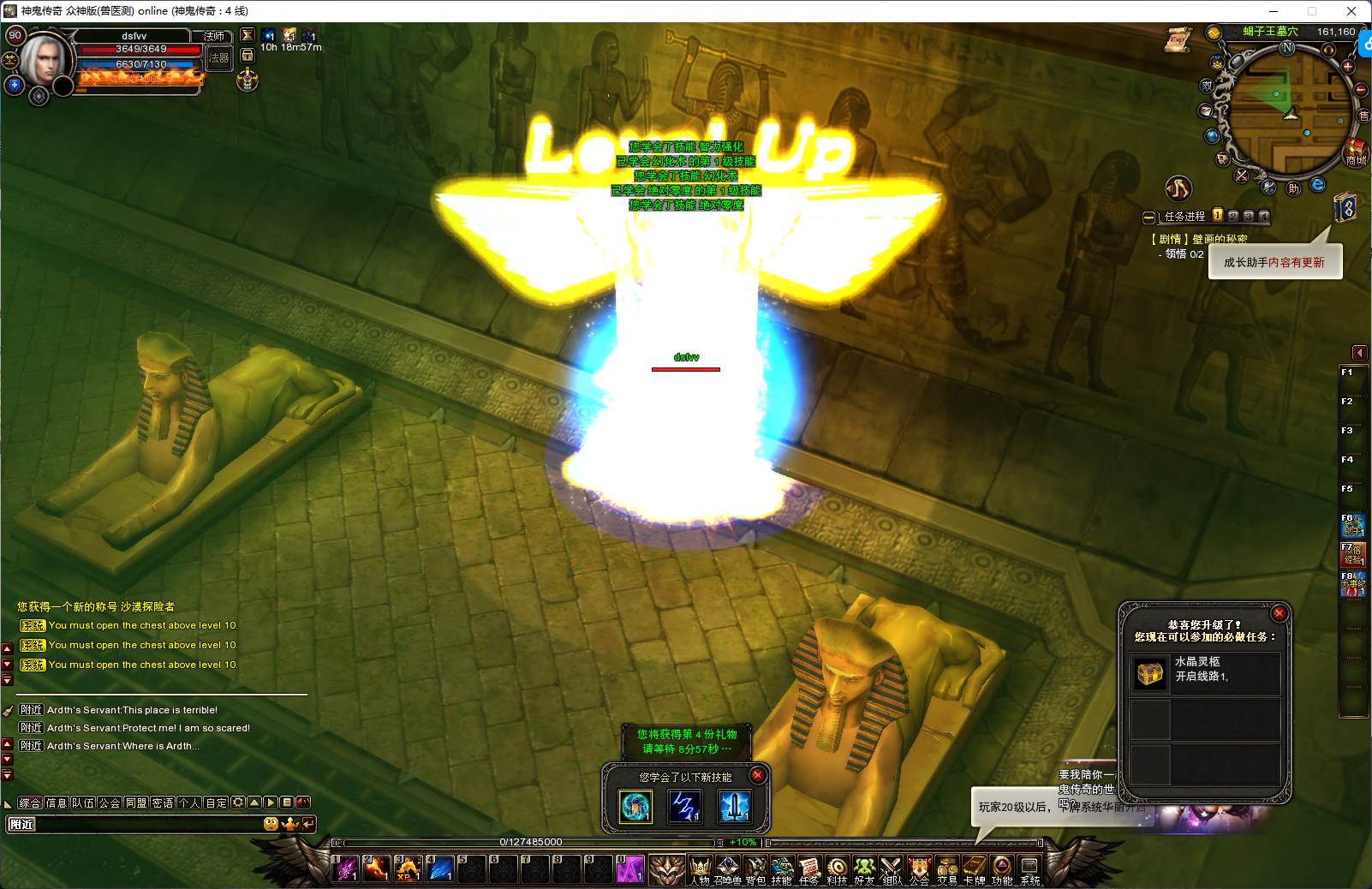Collapse the 任务进程 quest tracker
The height and width of the screenshot is (889, 1372).
pos(1149,217)
